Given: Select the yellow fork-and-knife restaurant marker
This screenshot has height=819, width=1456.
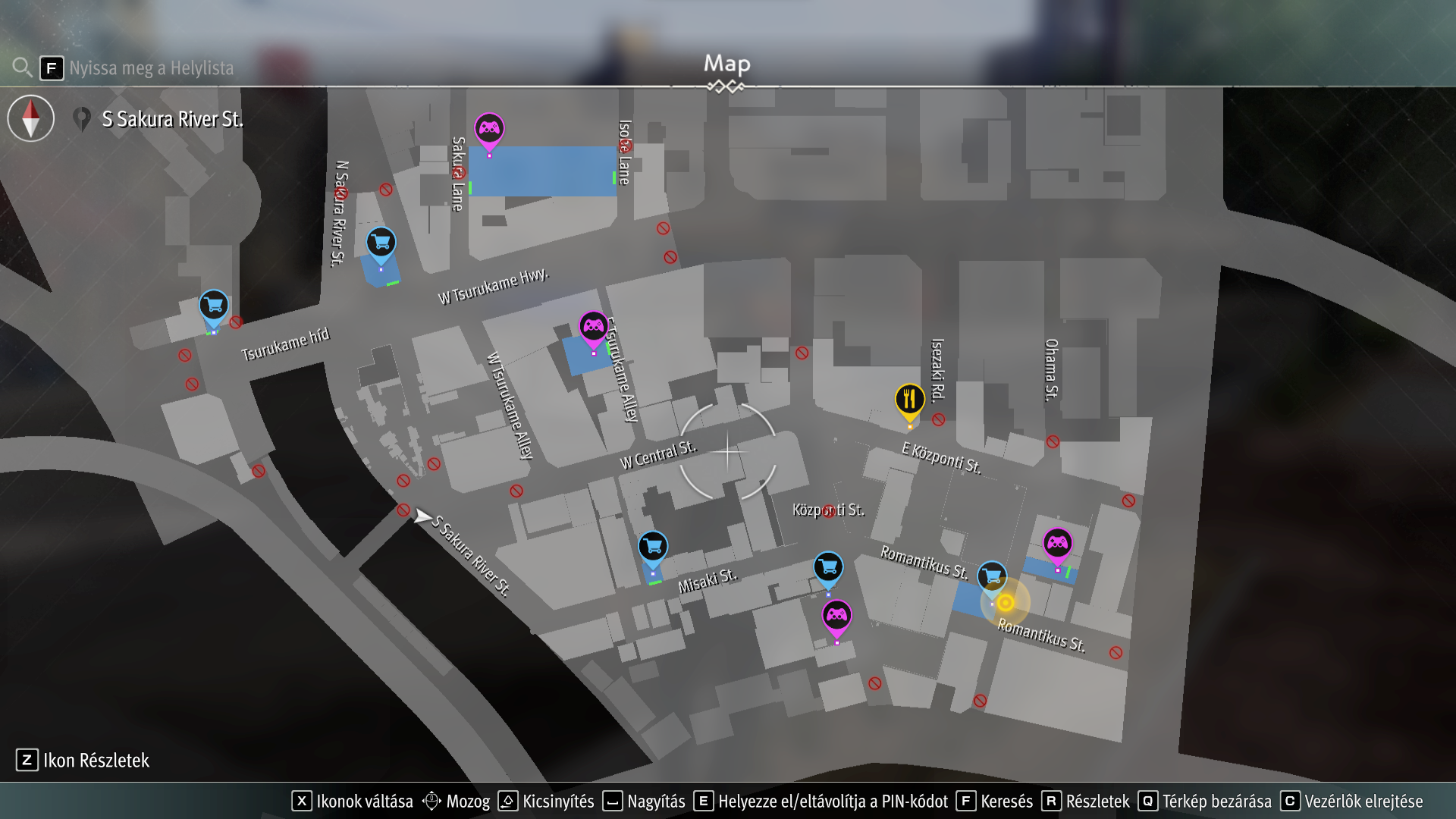Looking at the screenshot, I should 909,399.
